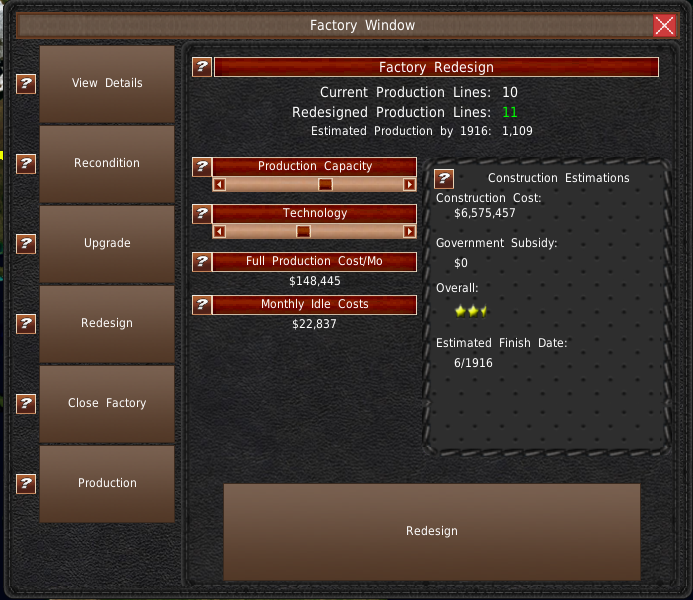Click the Production Capacity slider's left arrow
The image size is (693, 600).
tap(220, 184)
